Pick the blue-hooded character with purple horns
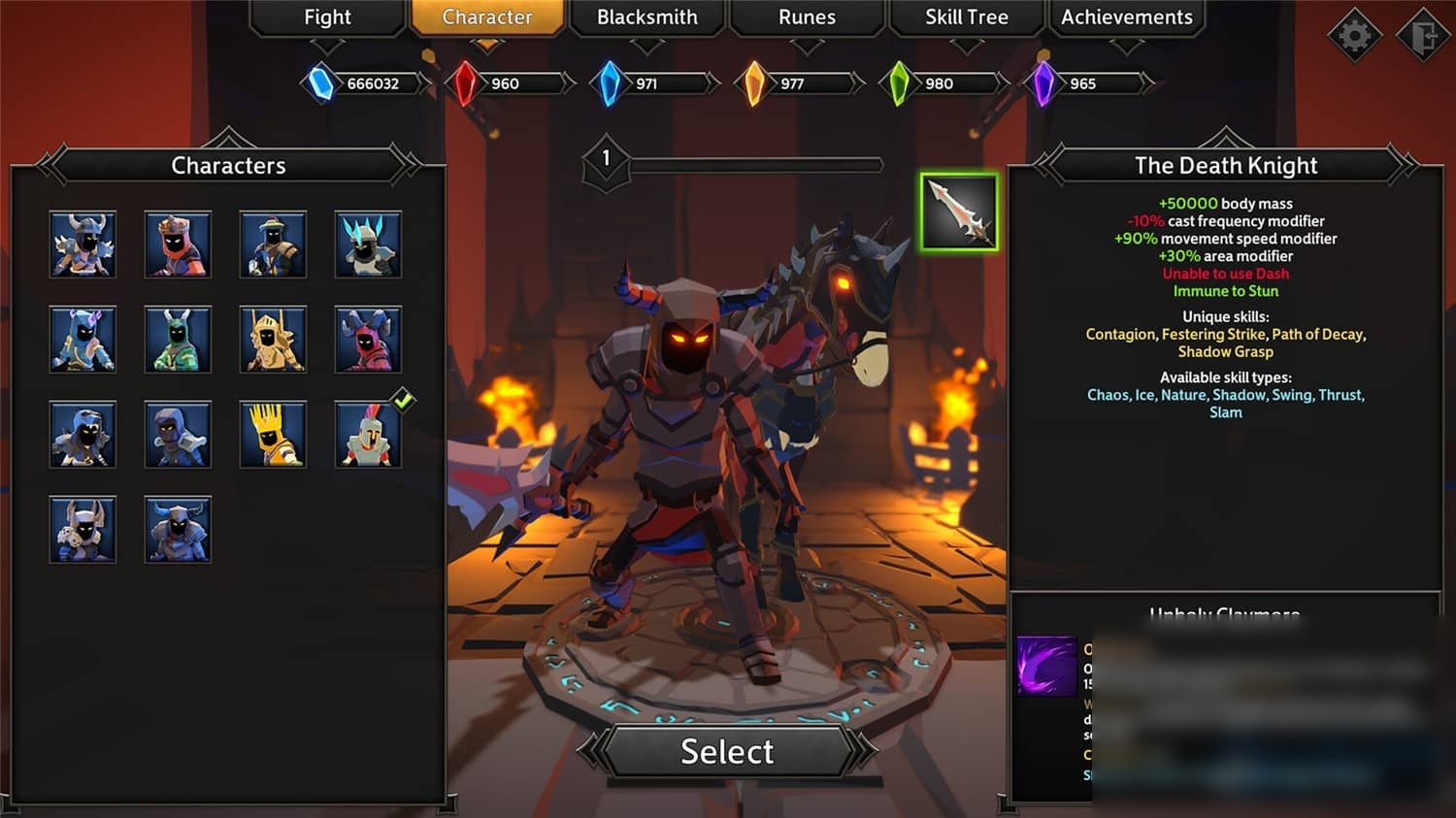Screen dimensions: 1456x818 click(83, 340)
